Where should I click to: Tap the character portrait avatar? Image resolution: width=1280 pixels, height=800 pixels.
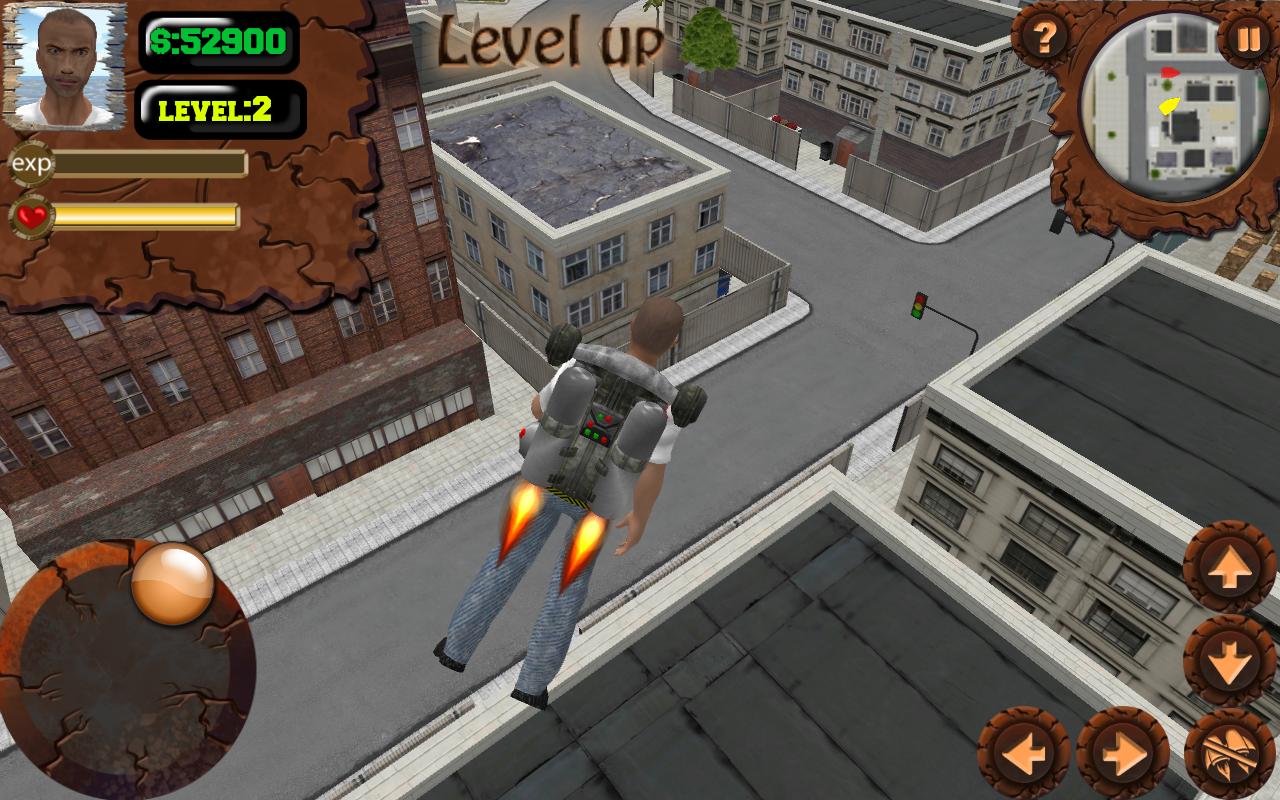click(70, 70)
